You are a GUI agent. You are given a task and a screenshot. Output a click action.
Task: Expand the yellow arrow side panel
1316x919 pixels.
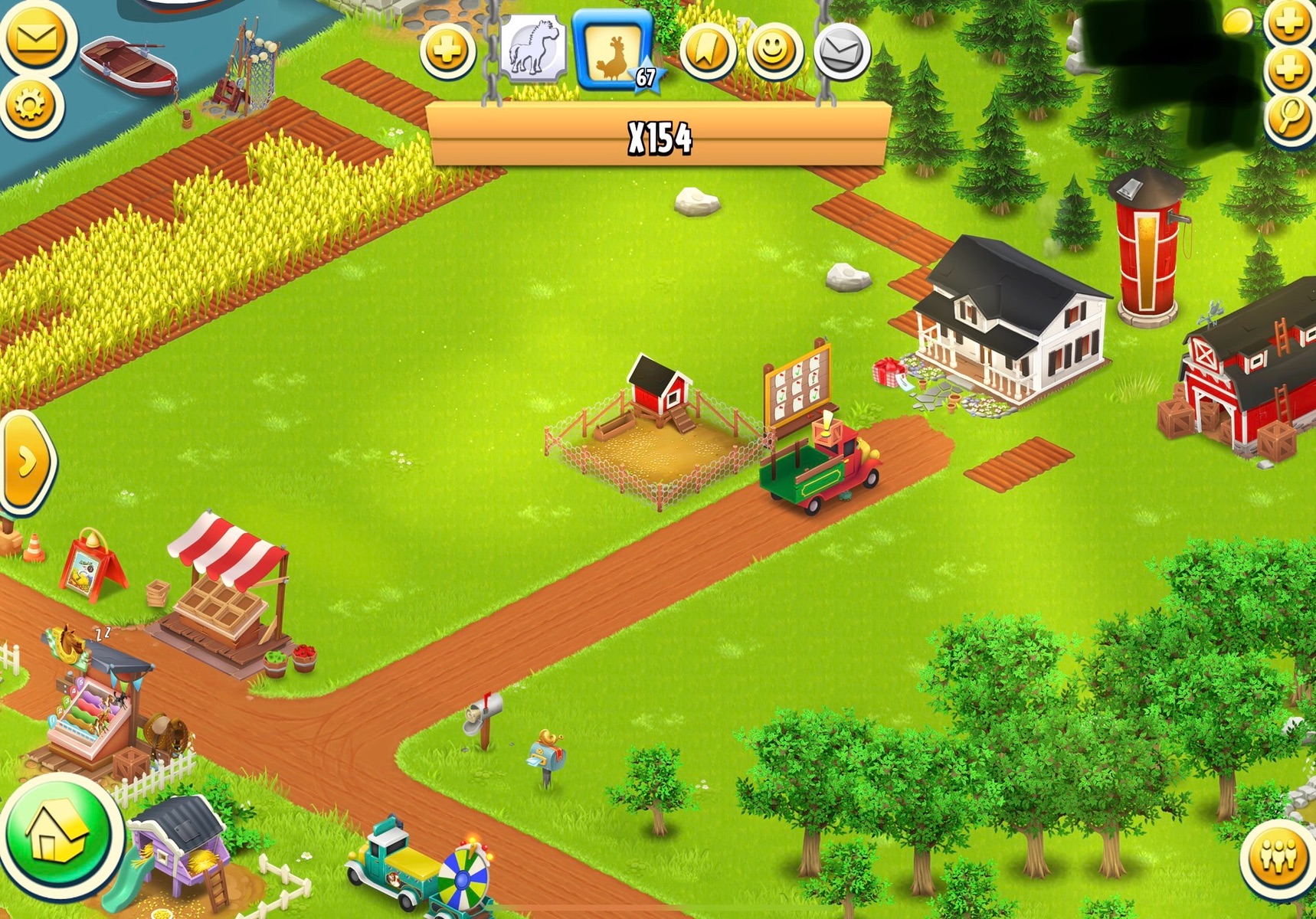coord(27,462)
